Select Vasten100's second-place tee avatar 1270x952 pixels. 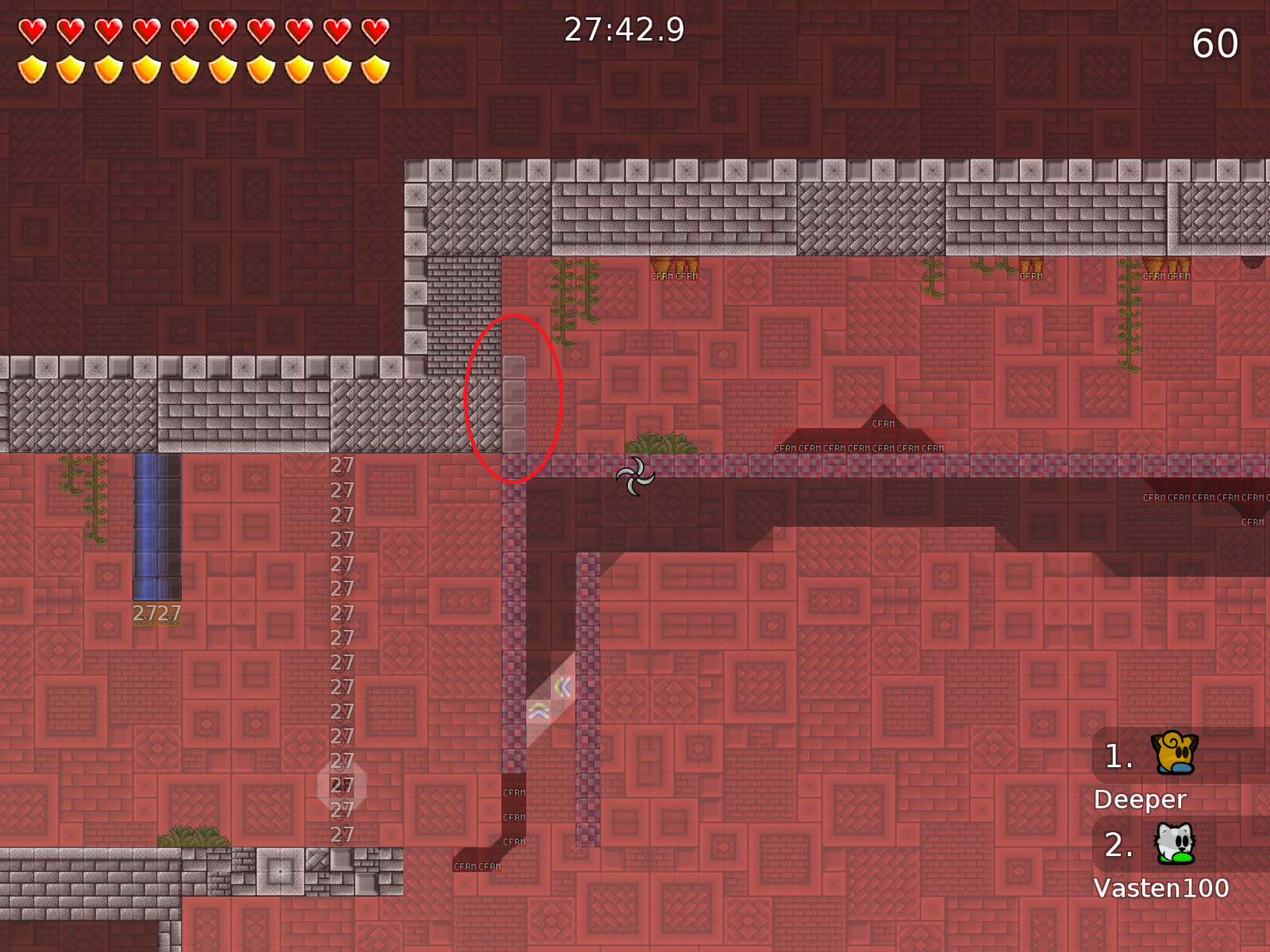pyautogui.click(x=1175, y=843)
